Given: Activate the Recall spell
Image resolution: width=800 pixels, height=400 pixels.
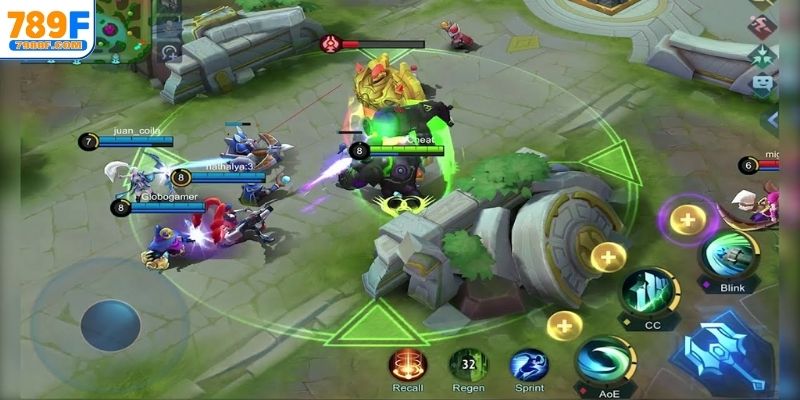Looking at the screenshot, I should pyautogui.click(x=407, y=364).
